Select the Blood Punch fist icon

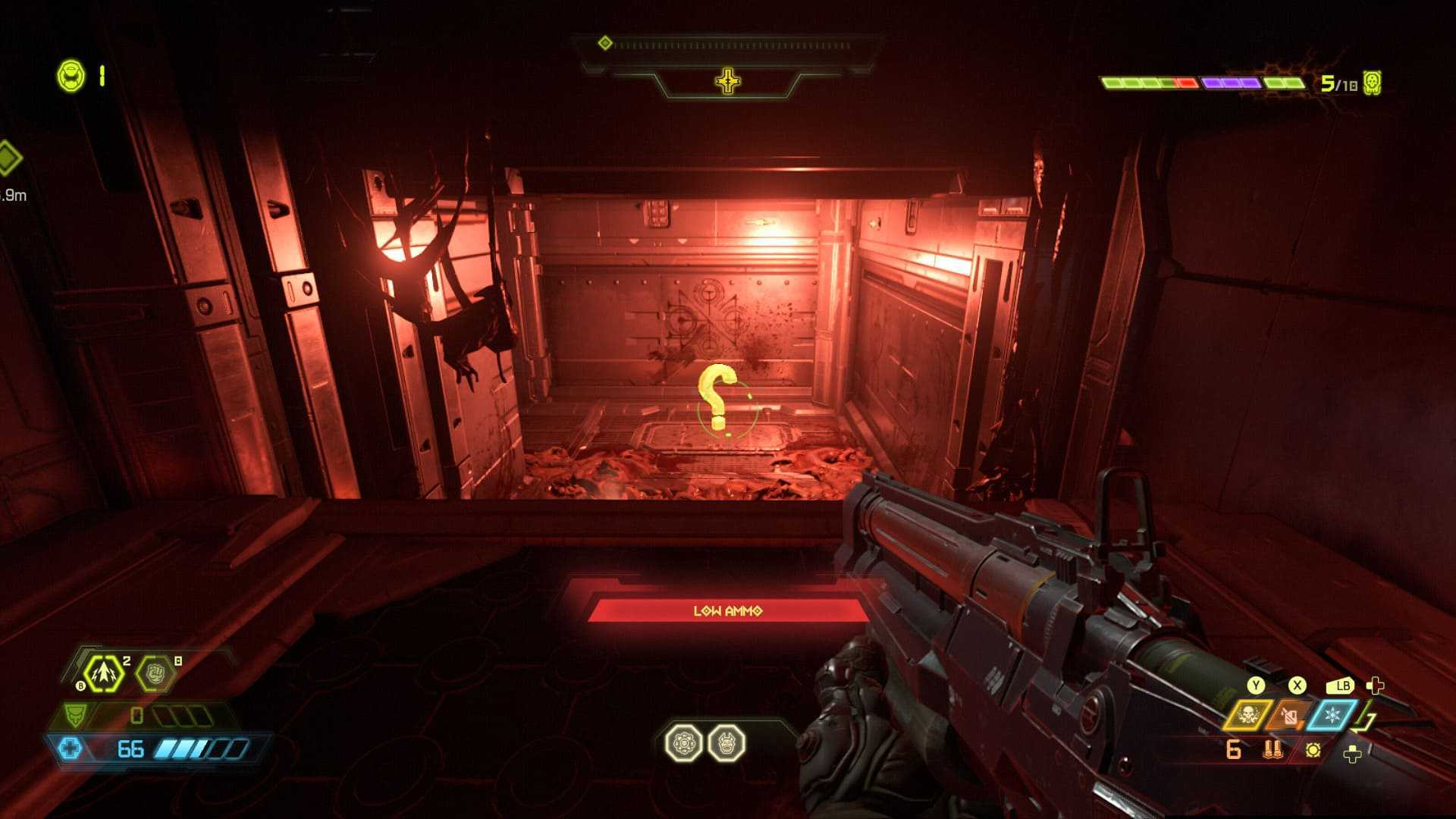click(x=155, y=673)
